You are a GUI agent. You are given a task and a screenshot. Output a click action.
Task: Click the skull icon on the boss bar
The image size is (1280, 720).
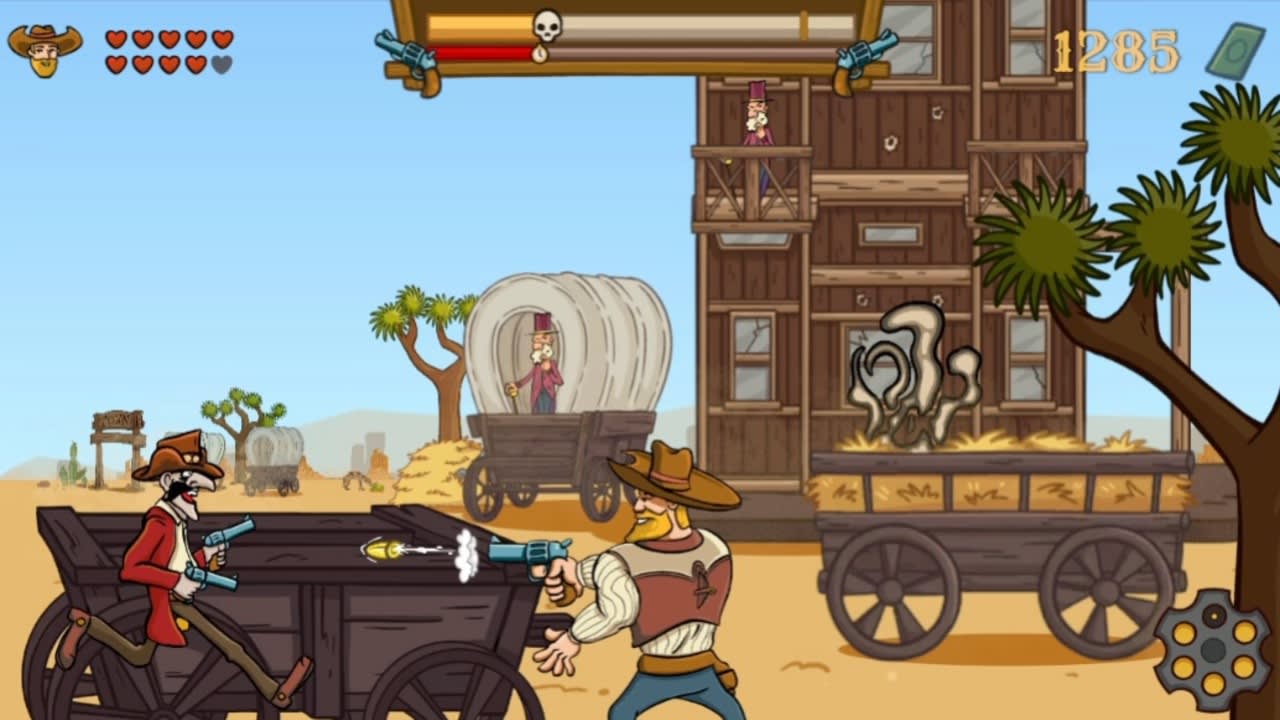point(547,25)
